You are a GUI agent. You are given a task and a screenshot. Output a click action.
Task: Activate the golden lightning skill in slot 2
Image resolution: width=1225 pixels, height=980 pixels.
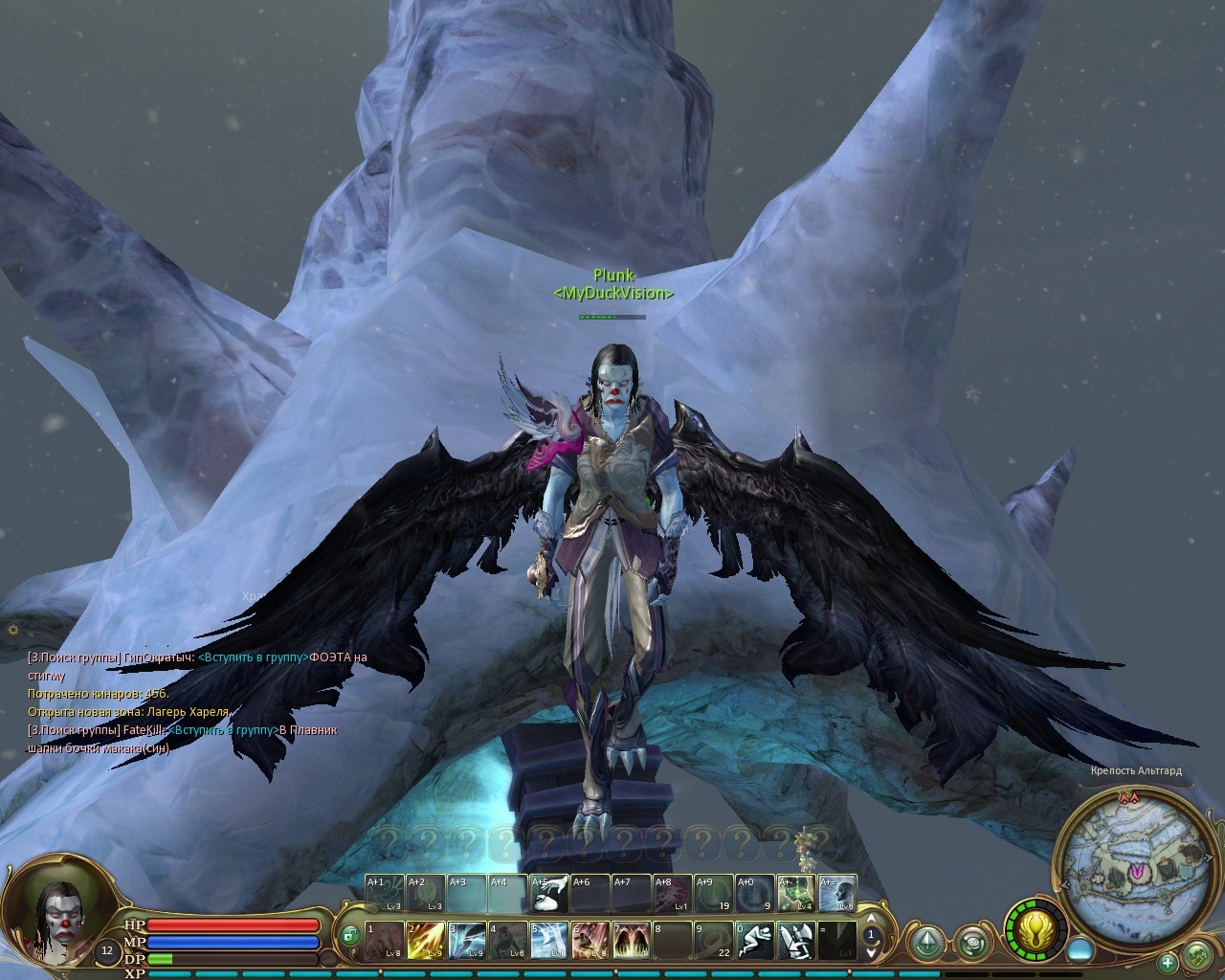426,940
